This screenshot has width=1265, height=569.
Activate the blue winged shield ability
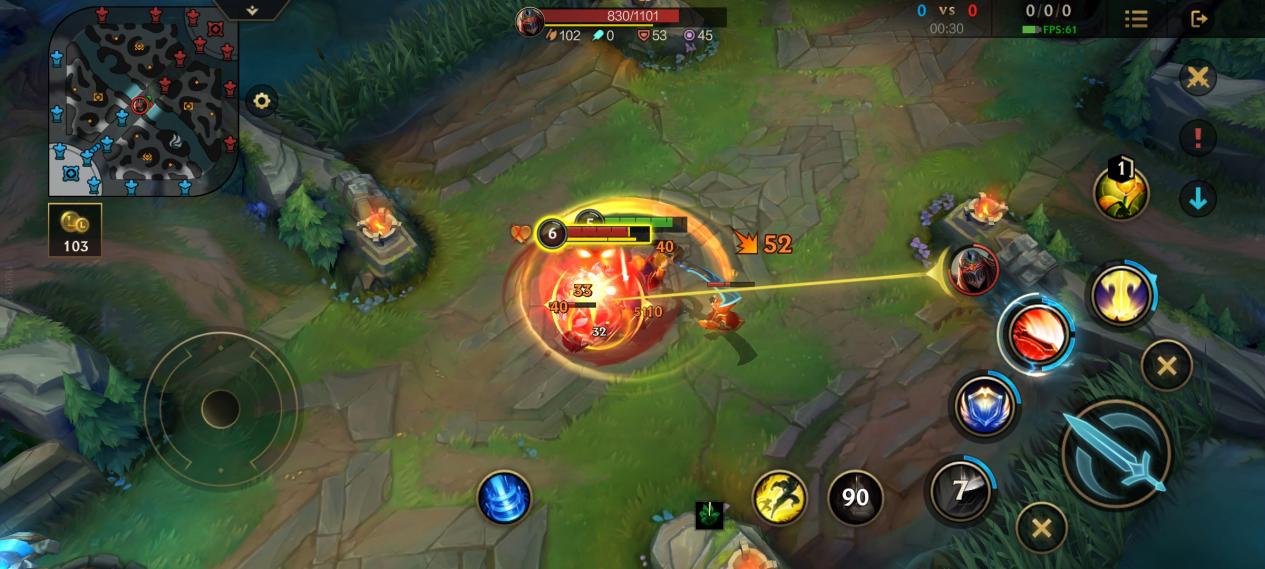coord(984,406)
